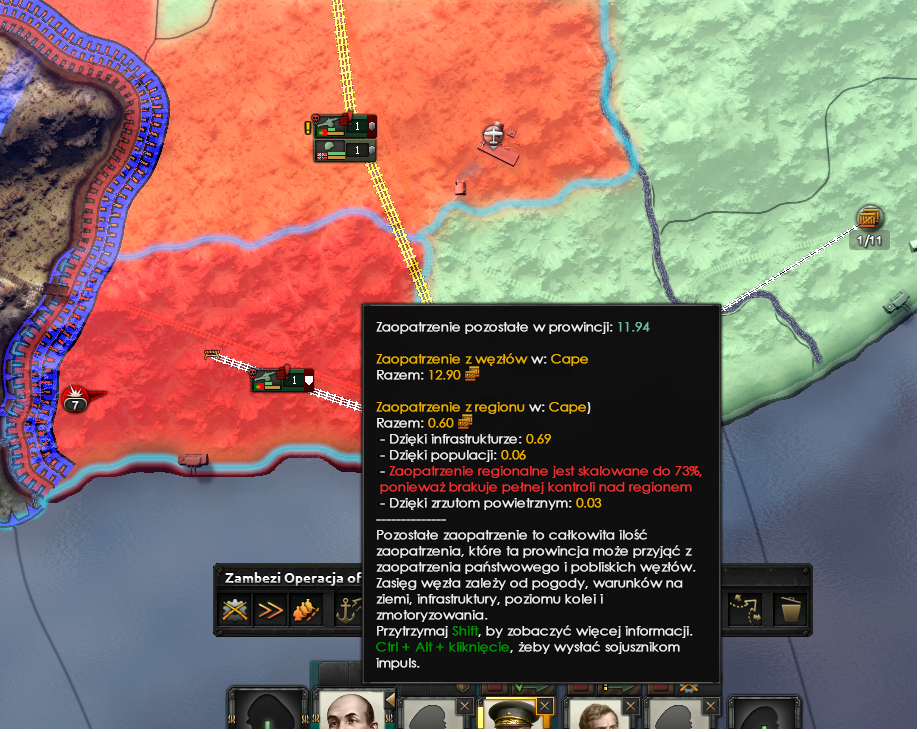
Task: Delete orders with the trash bin button
Action: pyautogui.click(x=790, y=609)
